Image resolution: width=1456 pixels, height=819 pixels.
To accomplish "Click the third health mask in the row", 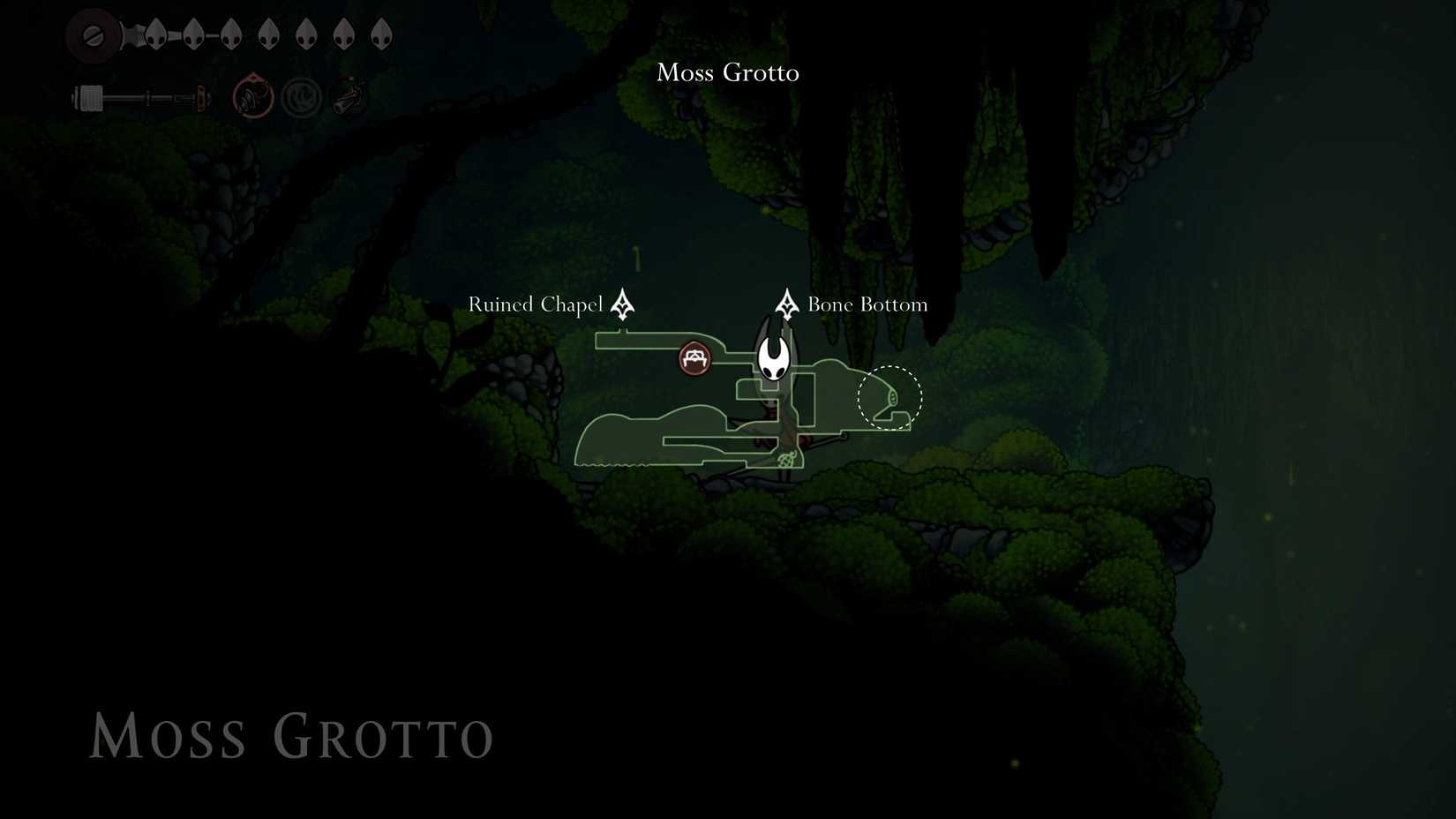I will click(x=230, y=33).
